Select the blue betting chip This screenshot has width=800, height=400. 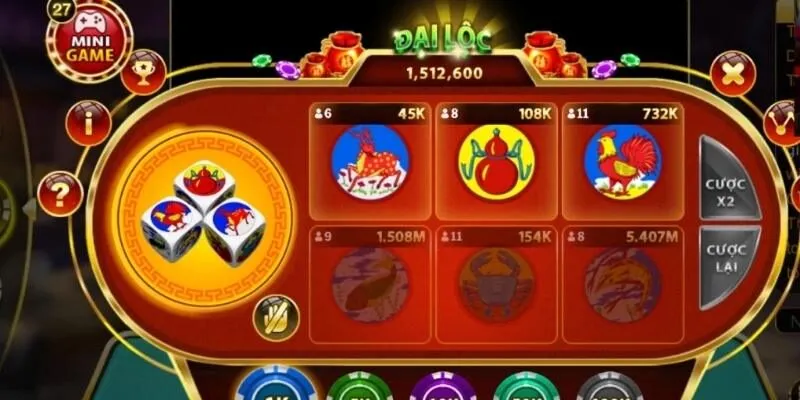[271, 388]
